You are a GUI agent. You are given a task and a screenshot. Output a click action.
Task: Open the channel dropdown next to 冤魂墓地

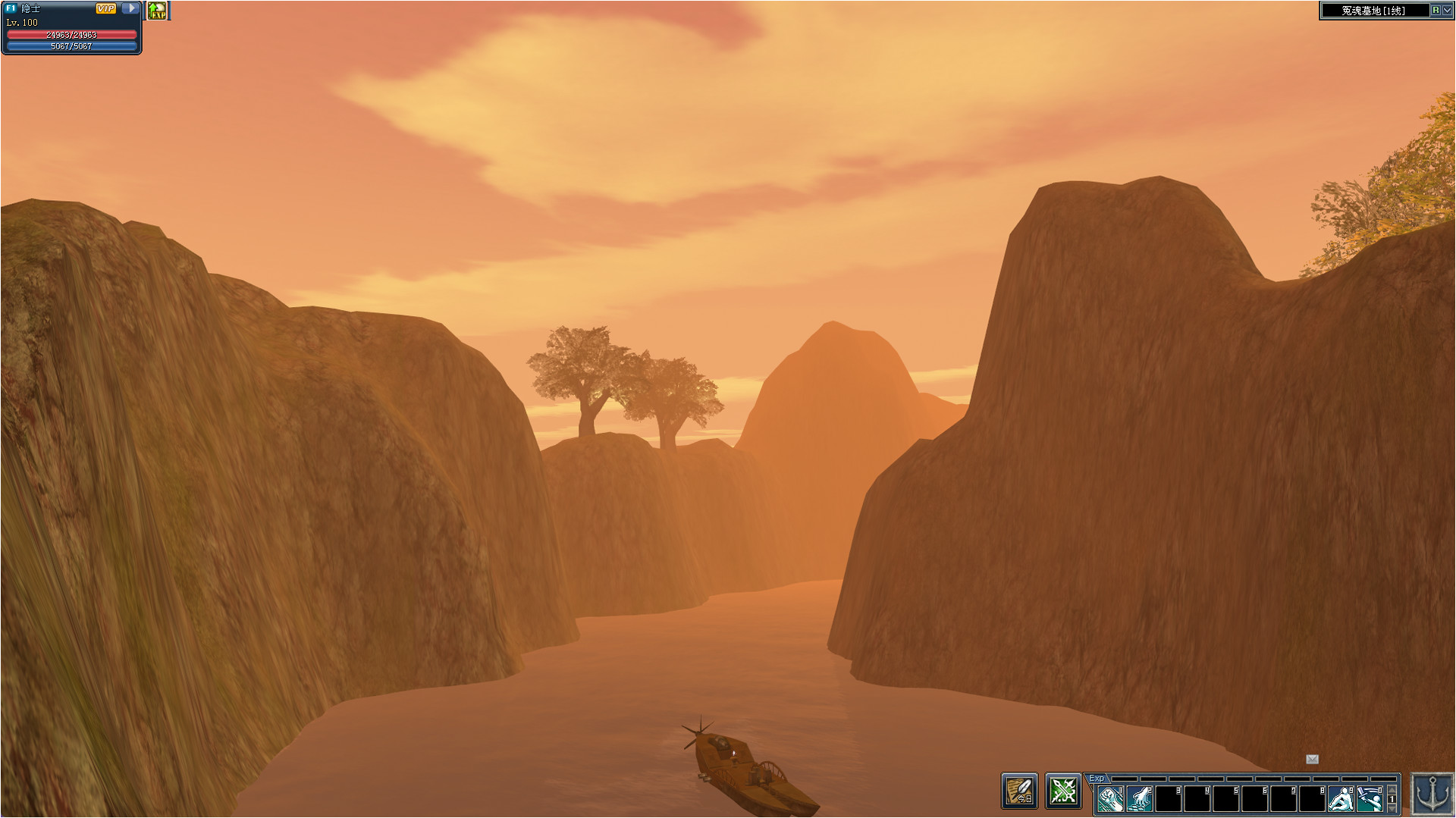point(1445,11)
